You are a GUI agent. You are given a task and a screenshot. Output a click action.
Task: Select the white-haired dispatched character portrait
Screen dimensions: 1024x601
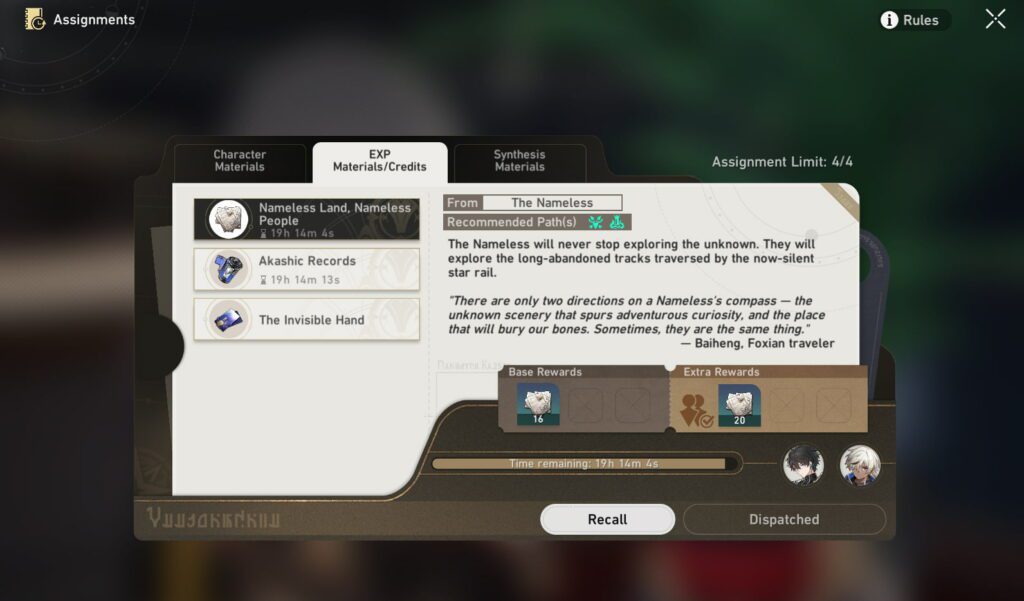pyautogui.click(x=859, y=464)
